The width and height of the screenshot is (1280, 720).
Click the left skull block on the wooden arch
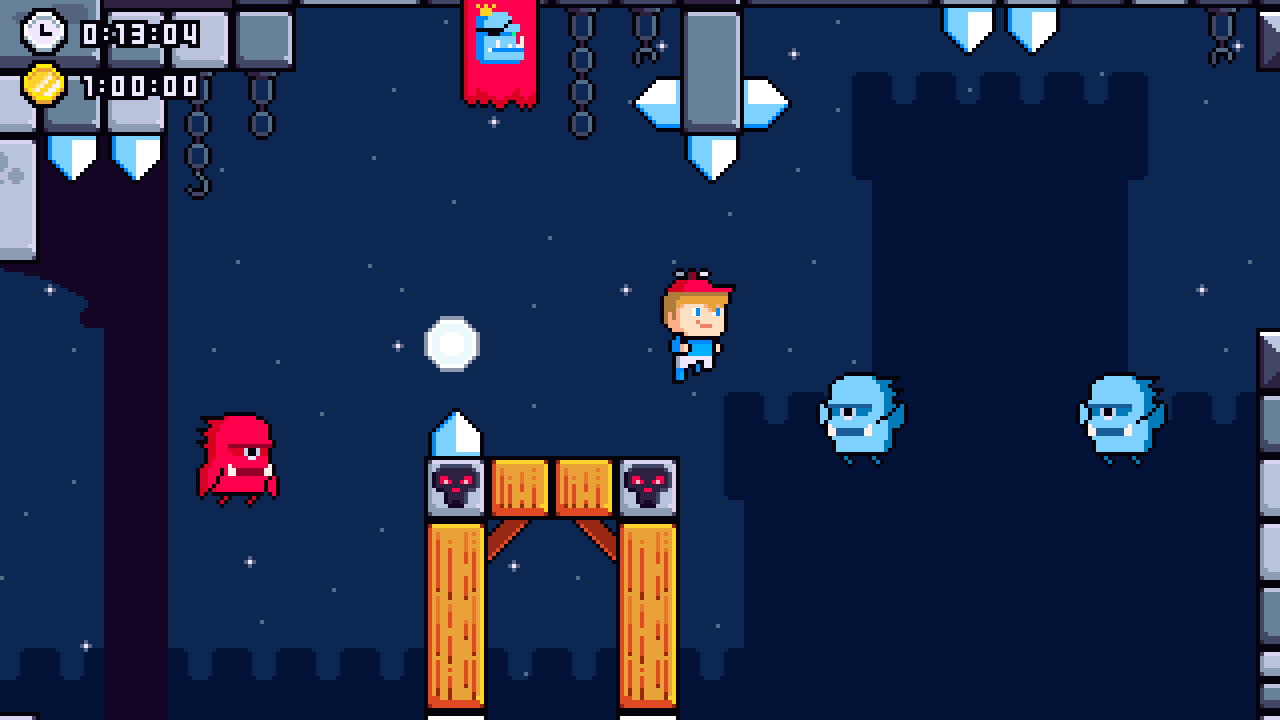455,487
